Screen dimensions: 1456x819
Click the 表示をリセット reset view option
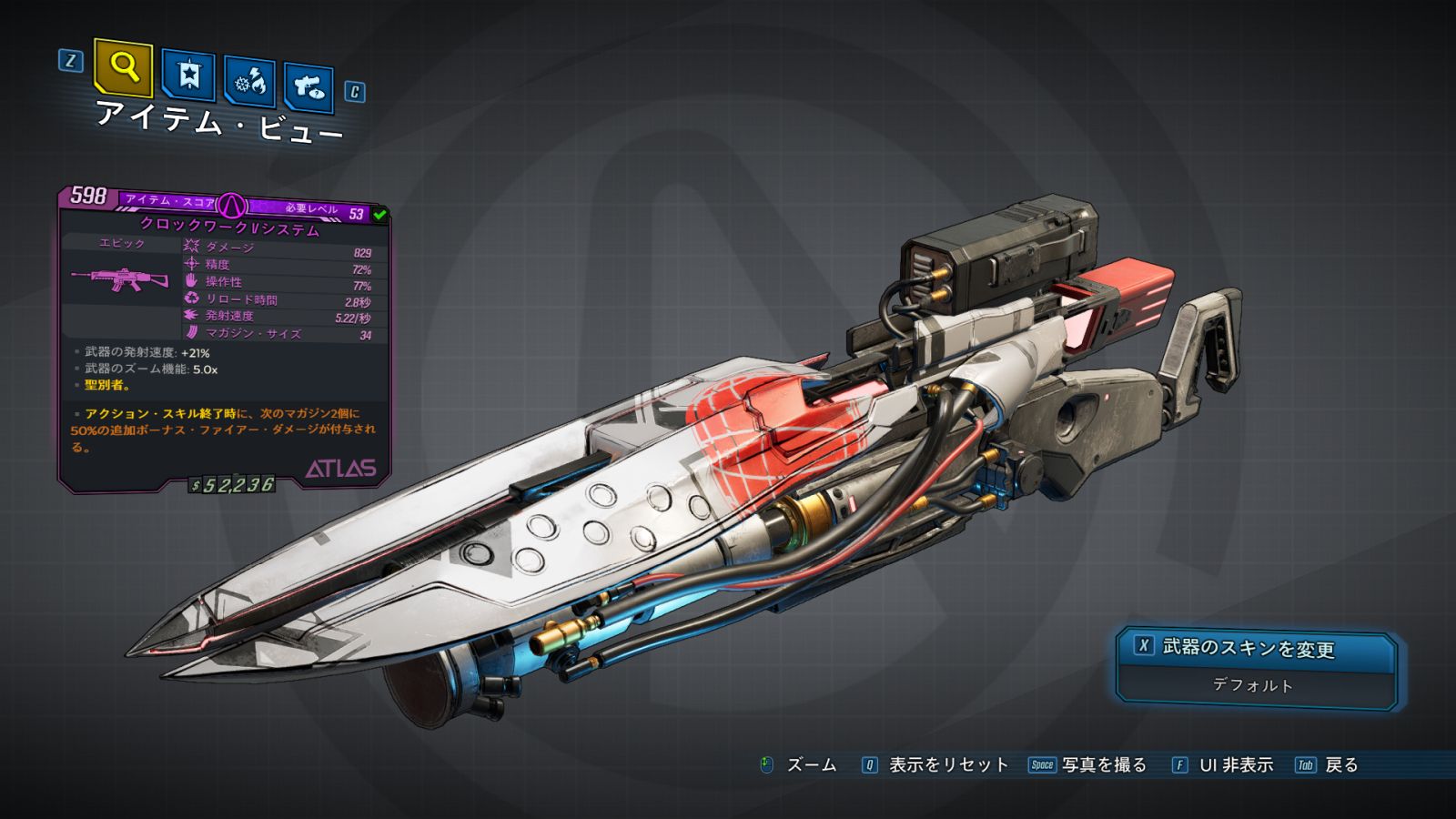pyautogui.click(x=947, y=765)
